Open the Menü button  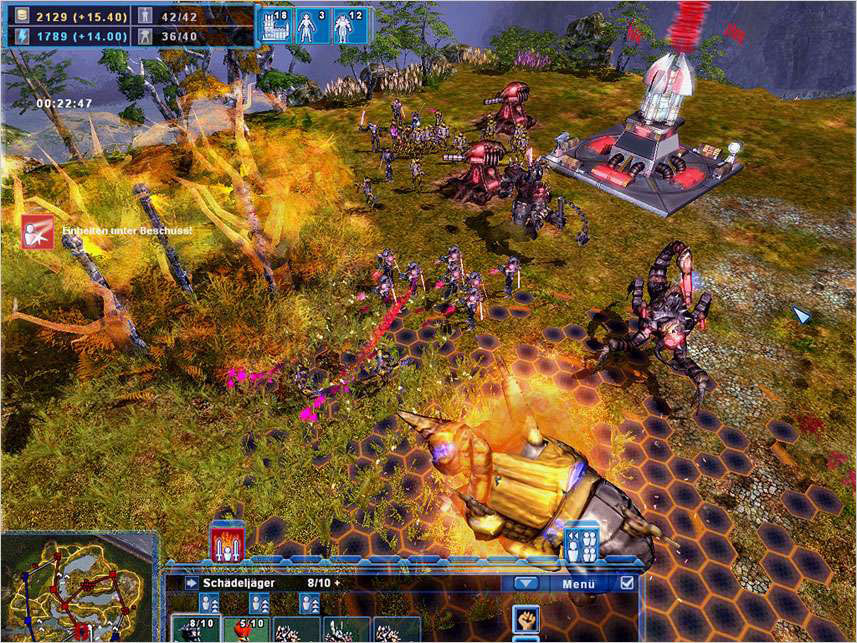(578, 584)
